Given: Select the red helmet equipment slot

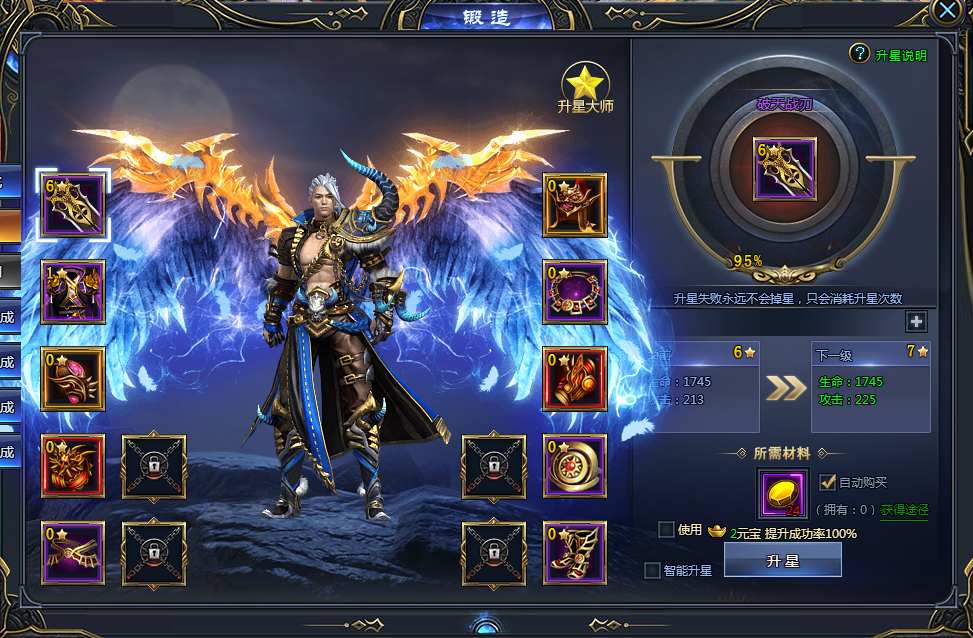Looking at the screenshot, I should 575,205.
